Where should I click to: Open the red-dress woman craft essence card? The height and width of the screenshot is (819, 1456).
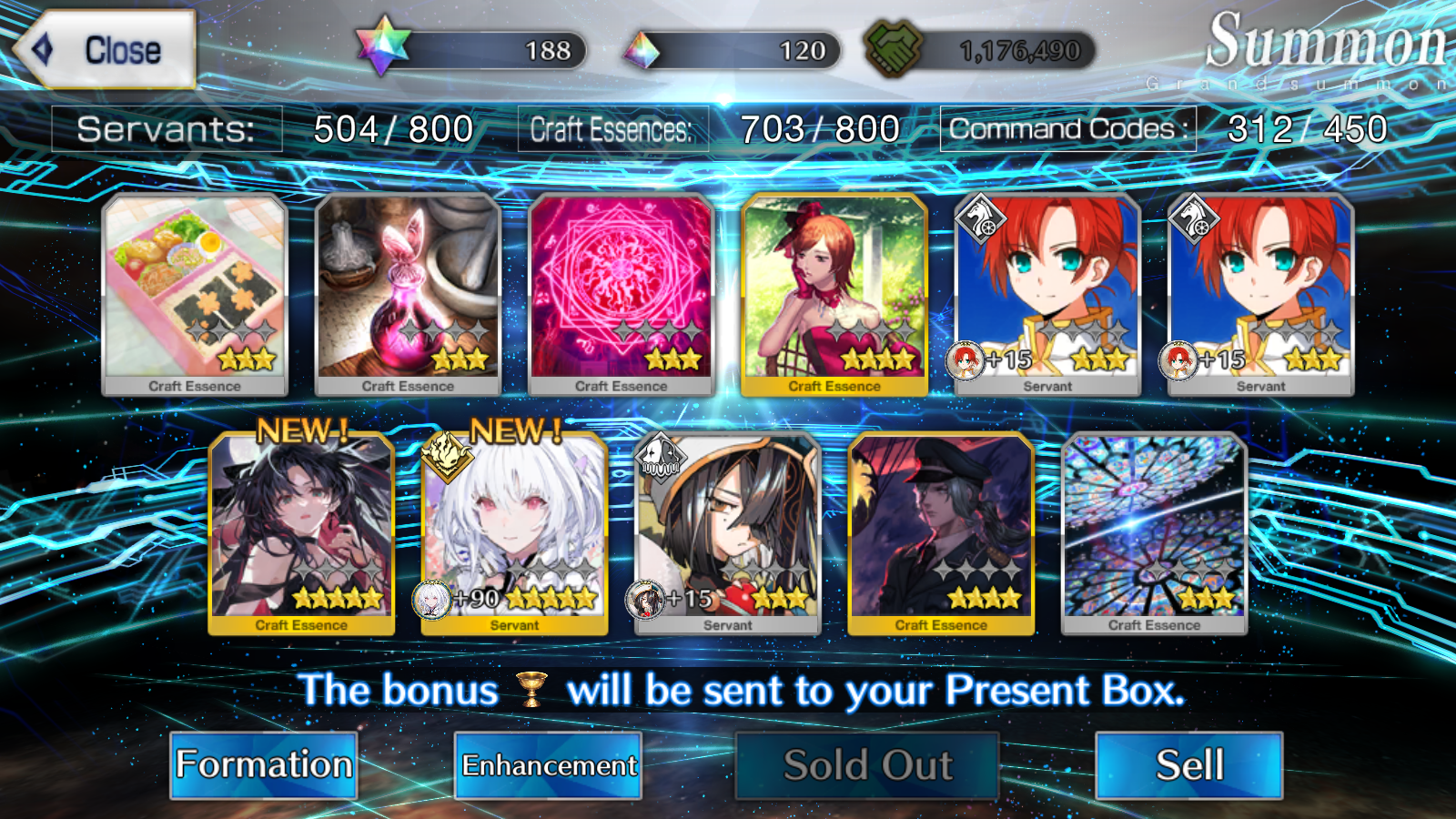834,293
